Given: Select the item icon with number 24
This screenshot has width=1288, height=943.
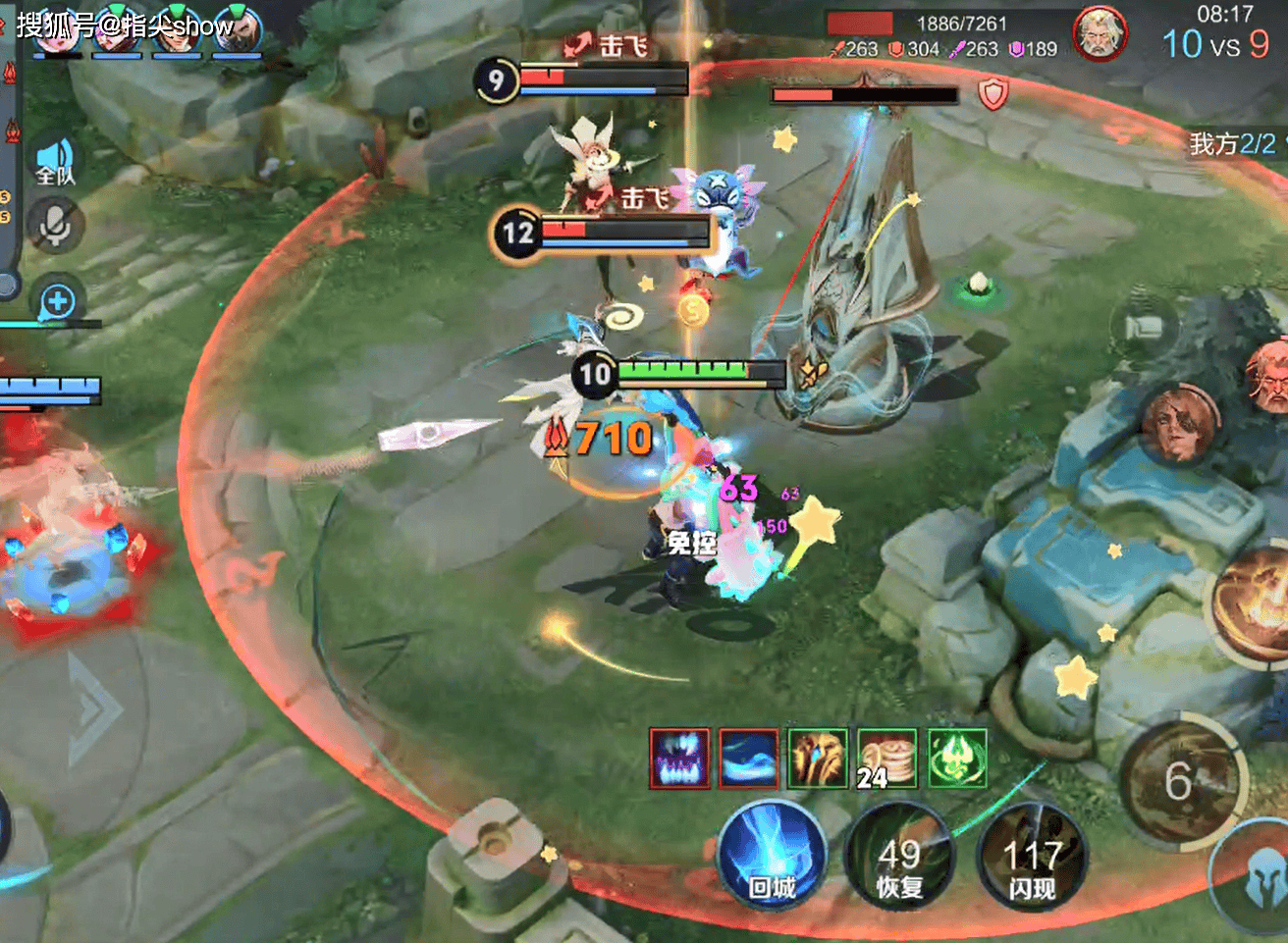Looking at the screenshot, I should pyautogui.click(x=886, y=759).
